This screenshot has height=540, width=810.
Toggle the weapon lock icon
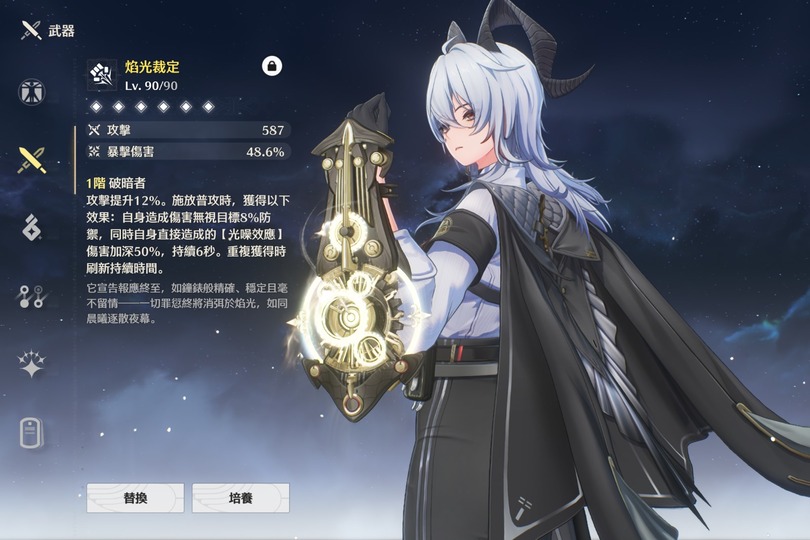(x=272, y=66)
